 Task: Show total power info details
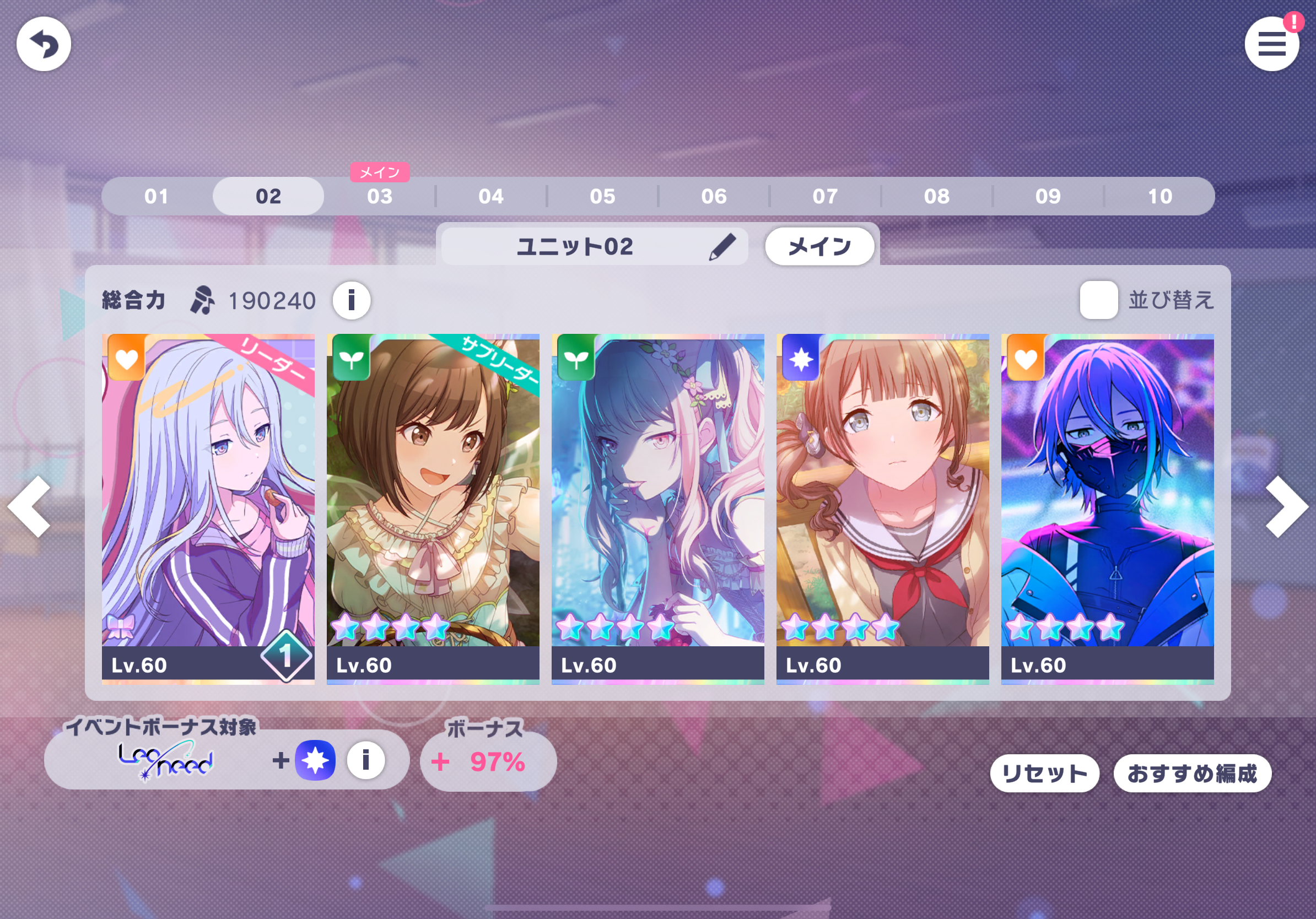[x=352, y=300]
